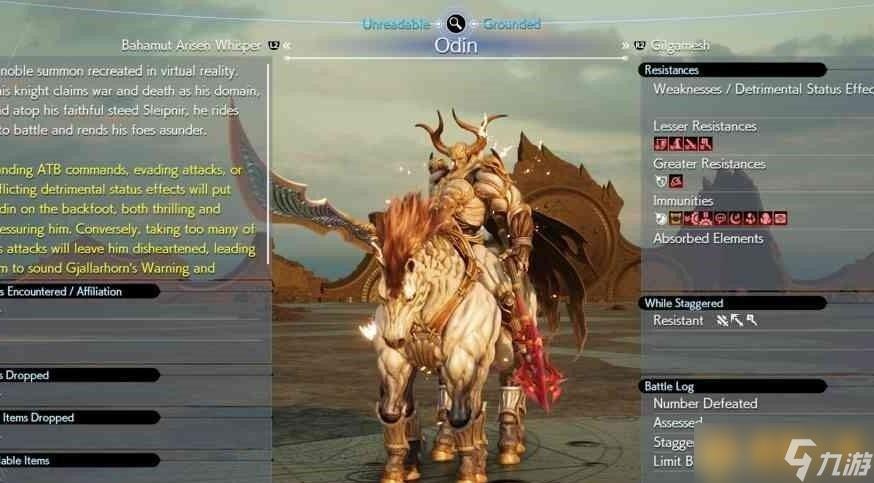Select the Encountered / Affiliation section header
Viewport: 874px width, 483px height.
(78, 291)
